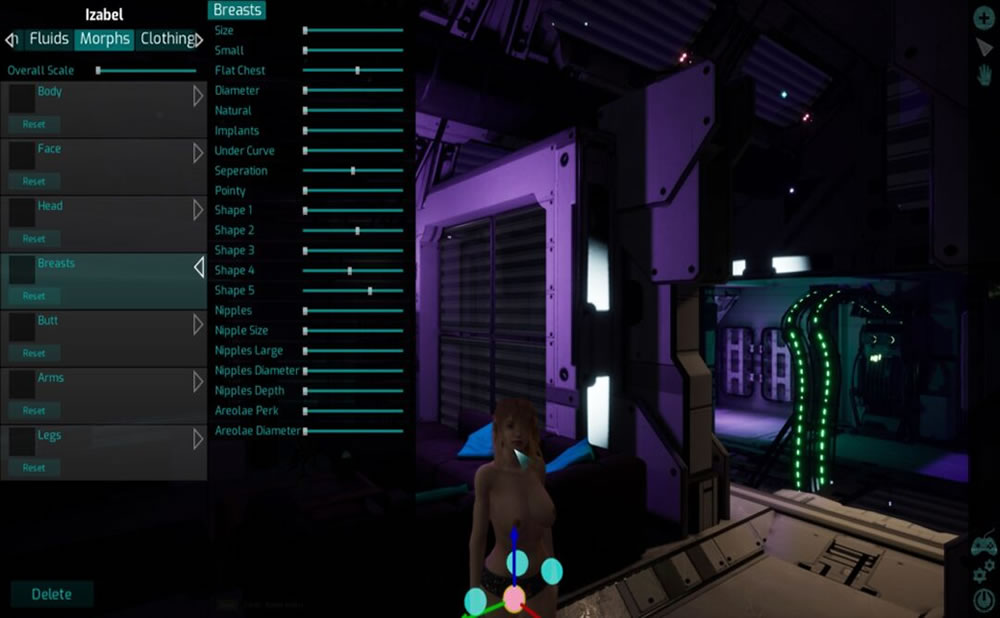
Task: Click the Shape 5 slider track
Action: click(x=353, y=291)
